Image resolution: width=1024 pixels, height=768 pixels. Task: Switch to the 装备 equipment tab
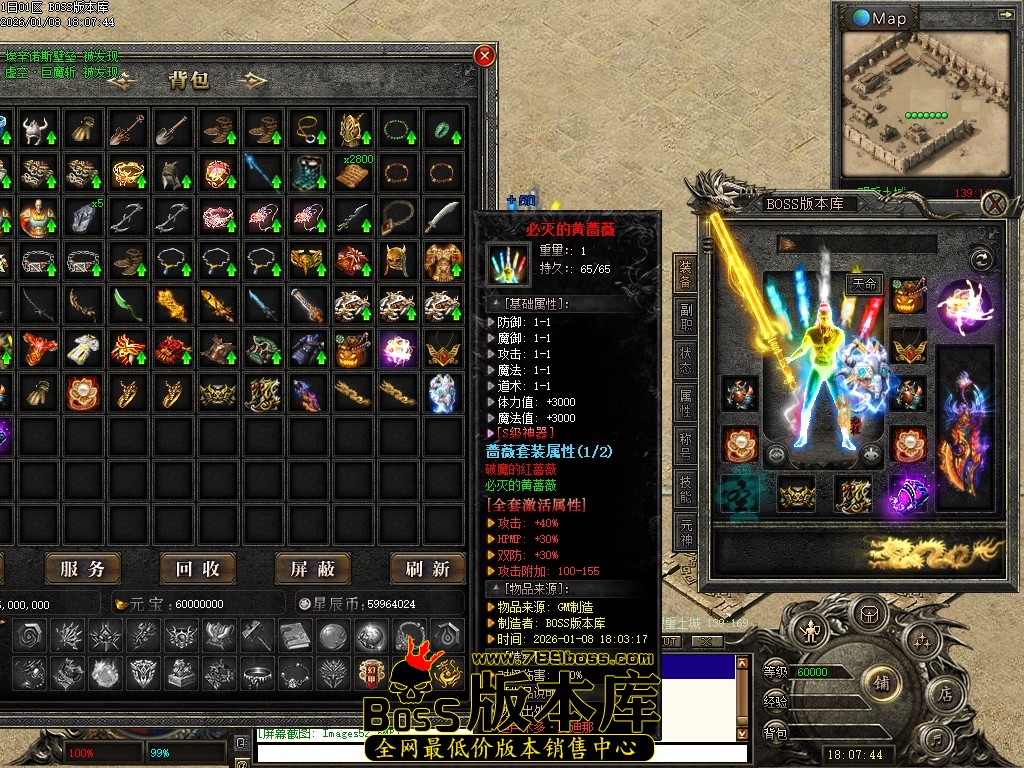click(x=686, y=268)
